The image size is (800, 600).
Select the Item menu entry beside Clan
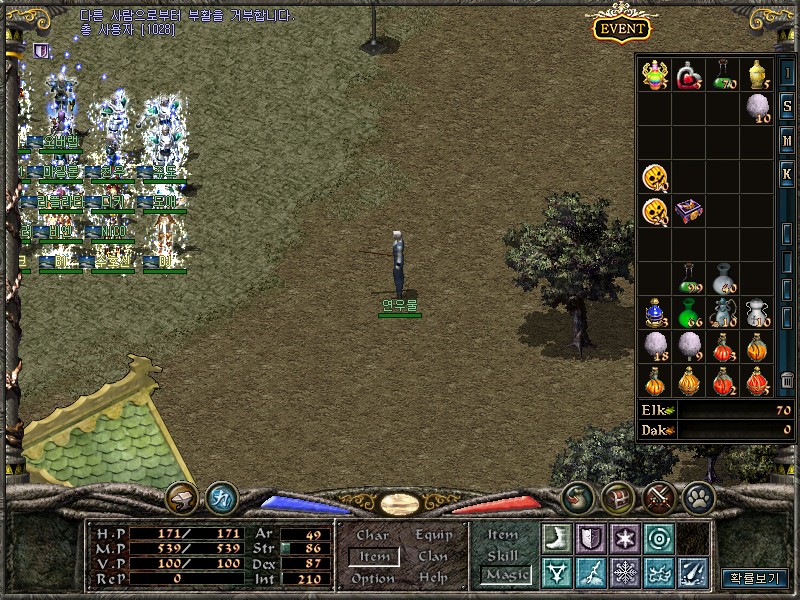(374, 557)
